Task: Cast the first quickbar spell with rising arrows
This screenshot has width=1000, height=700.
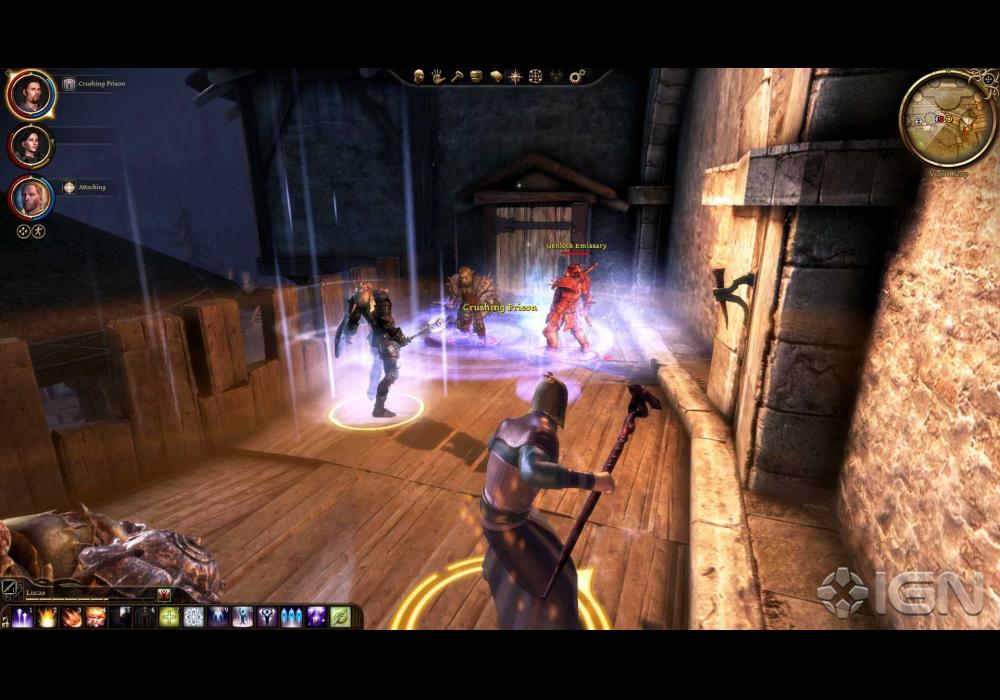Action: (x=24, y=617)
